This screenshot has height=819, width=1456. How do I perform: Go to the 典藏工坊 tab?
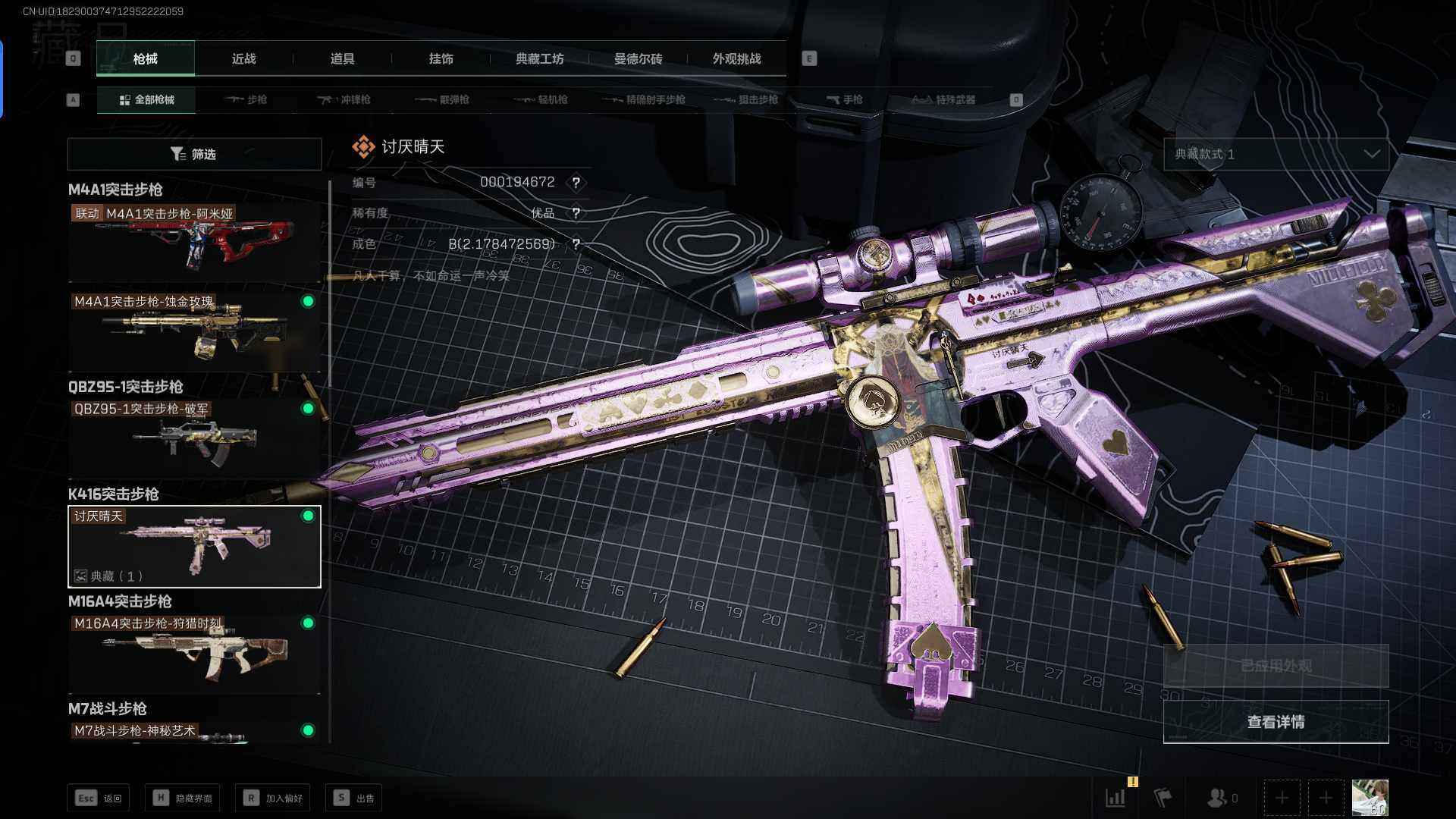tap(539, 58)
